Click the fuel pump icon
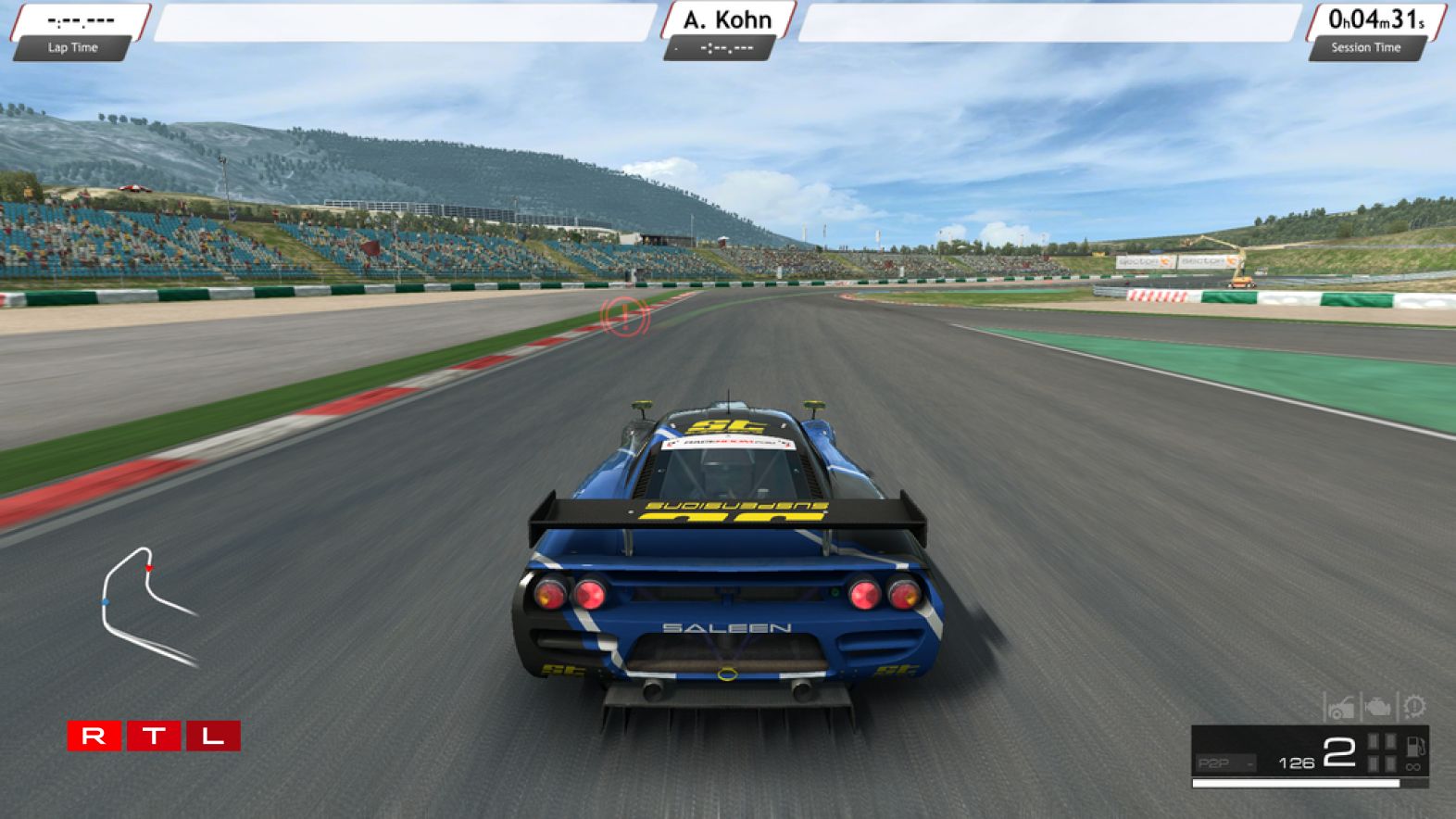Image resolution: width=1456 pixels, height=819 pixels. (1414, 746)
